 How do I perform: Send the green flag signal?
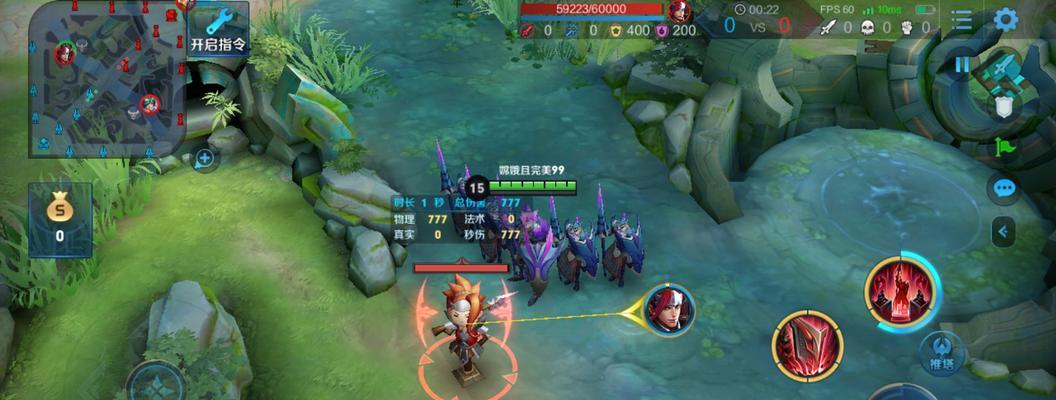(x=1004, y=146)
